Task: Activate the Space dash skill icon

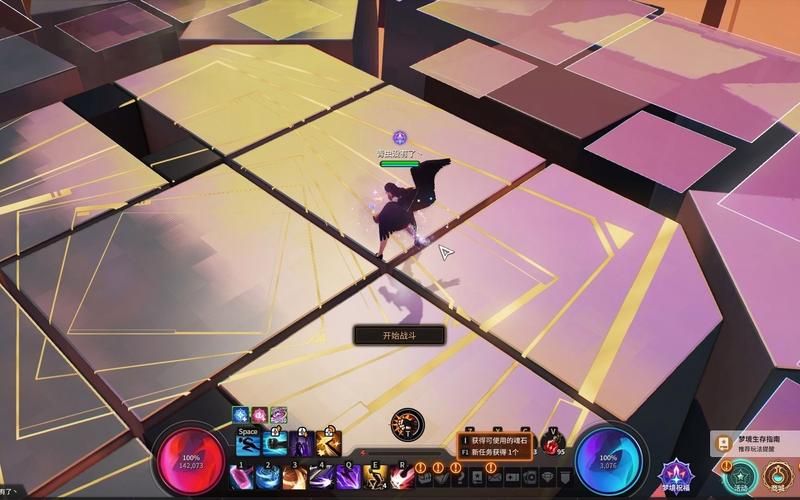Action: click(248, 445)
